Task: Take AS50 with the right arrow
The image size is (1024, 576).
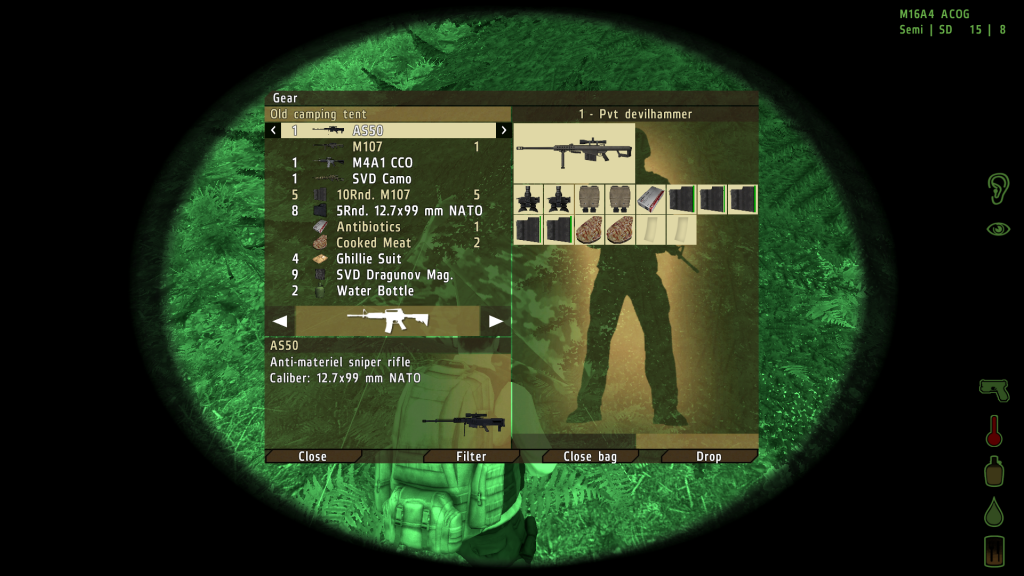Action: tap(503, 131)
